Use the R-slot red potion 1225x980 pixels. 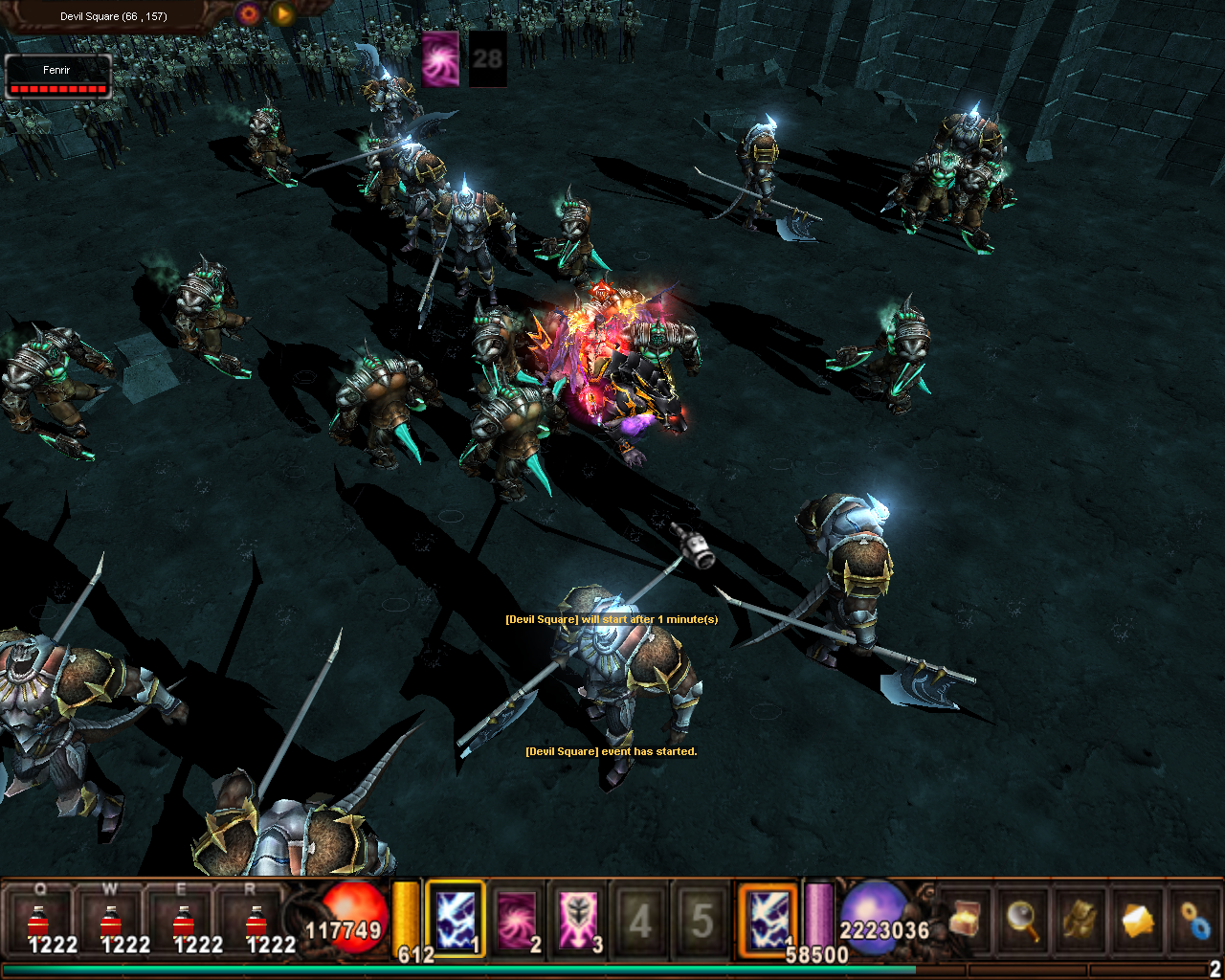pos(256,923)
